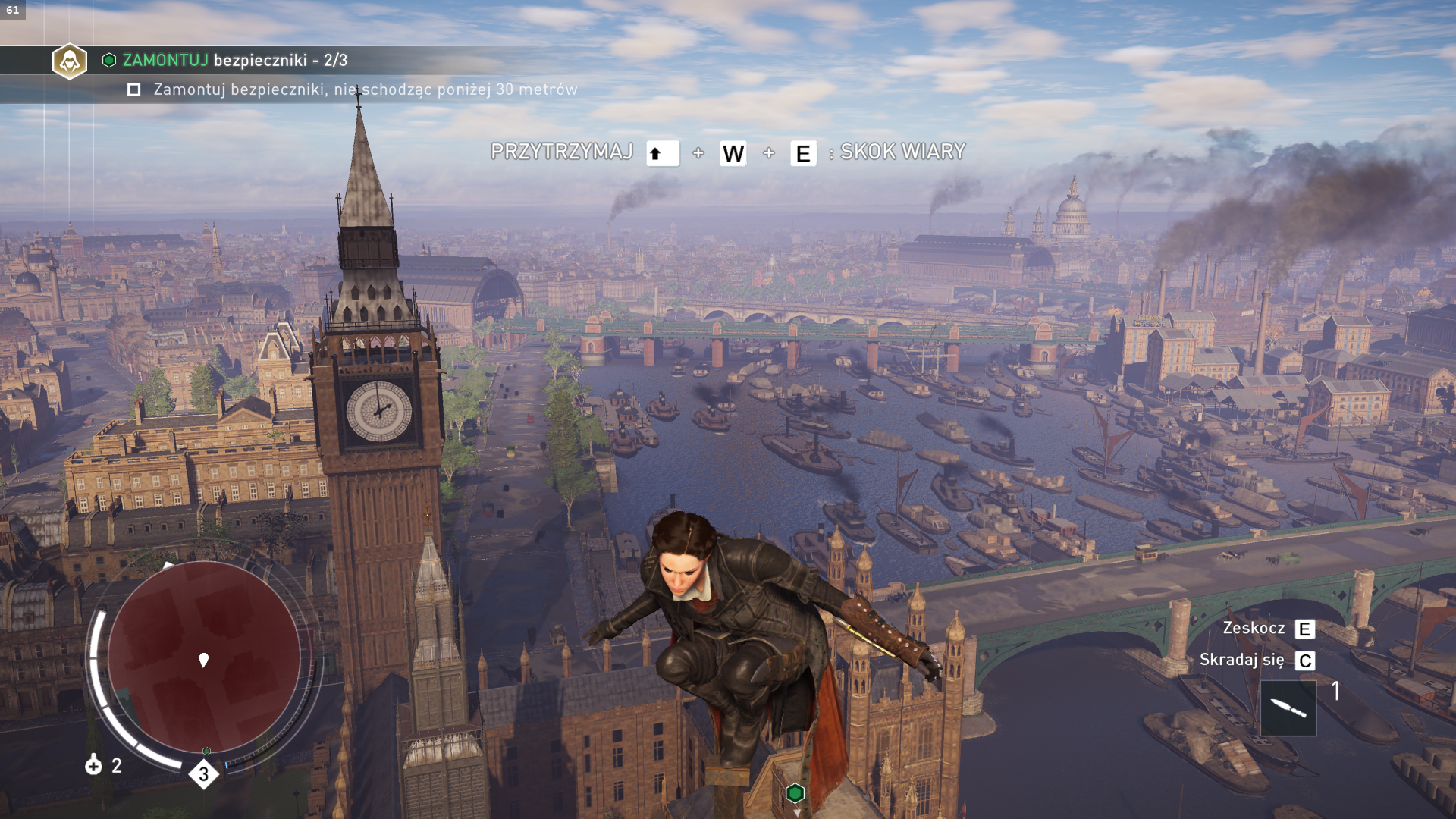Click the circular red minimap
The image size is (1456, 819).
click(203, 657)
